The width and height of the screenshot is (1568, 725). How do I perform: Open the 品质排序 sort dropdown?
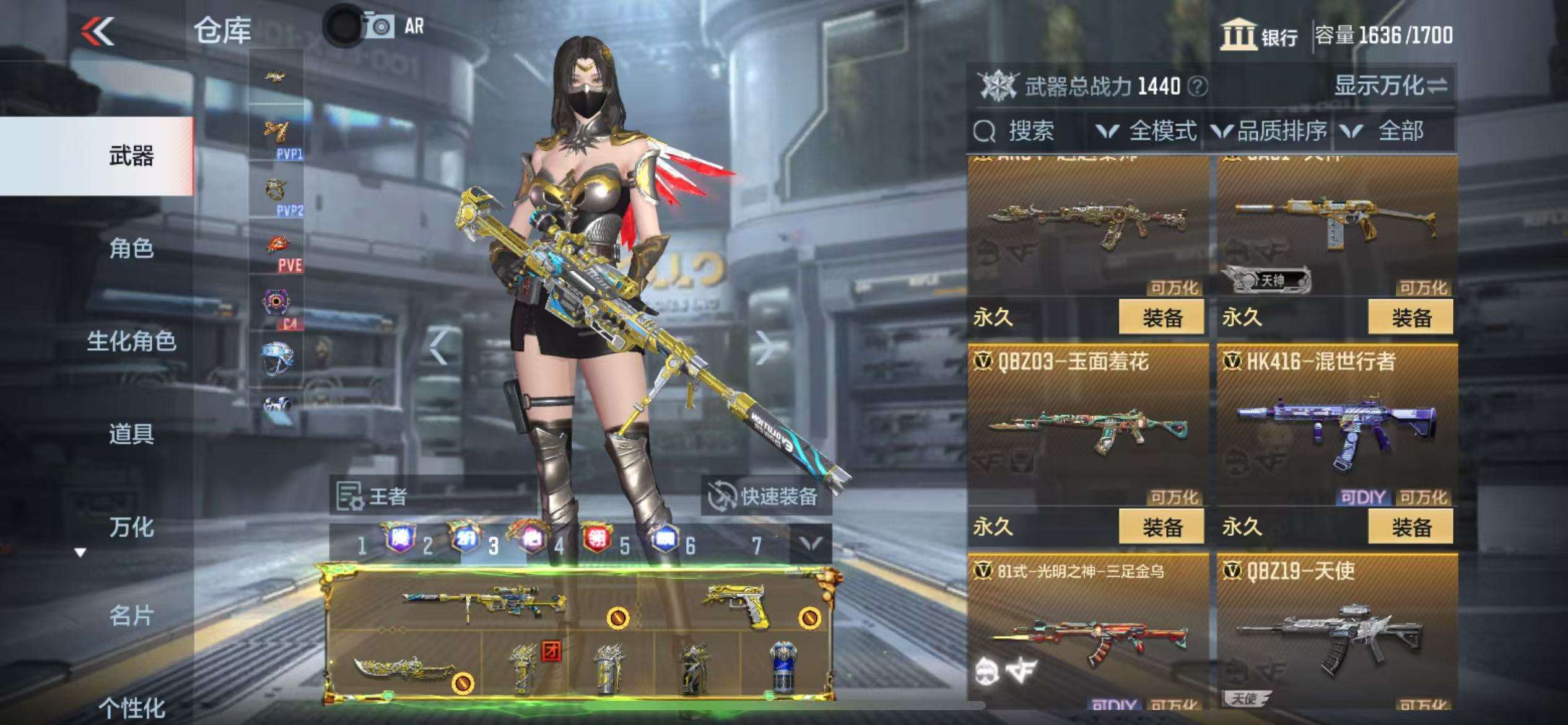1270,131
